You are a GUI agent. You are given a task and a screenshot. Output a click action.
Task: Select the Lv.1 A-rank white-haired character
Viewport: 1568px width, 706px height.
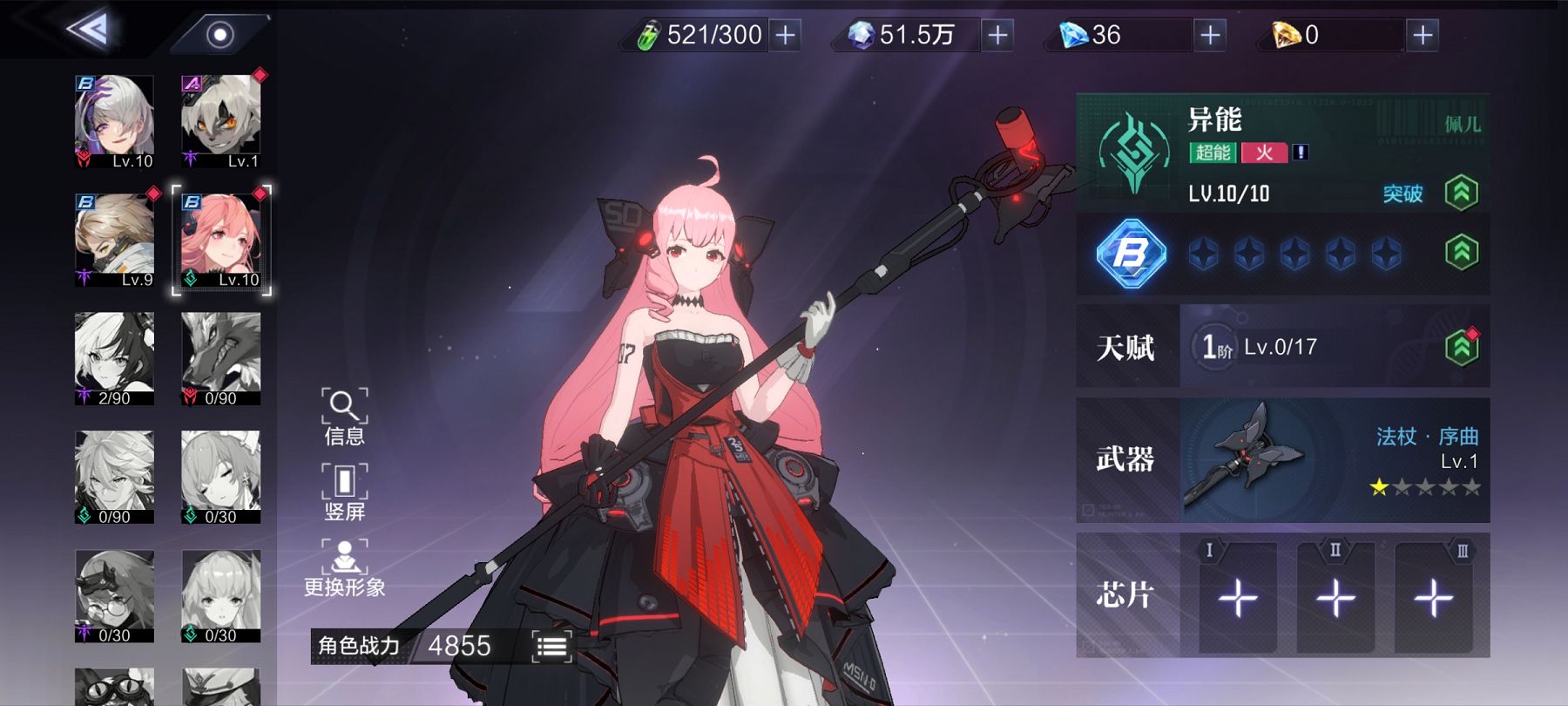pyautogui.click(x=221, y=121)
